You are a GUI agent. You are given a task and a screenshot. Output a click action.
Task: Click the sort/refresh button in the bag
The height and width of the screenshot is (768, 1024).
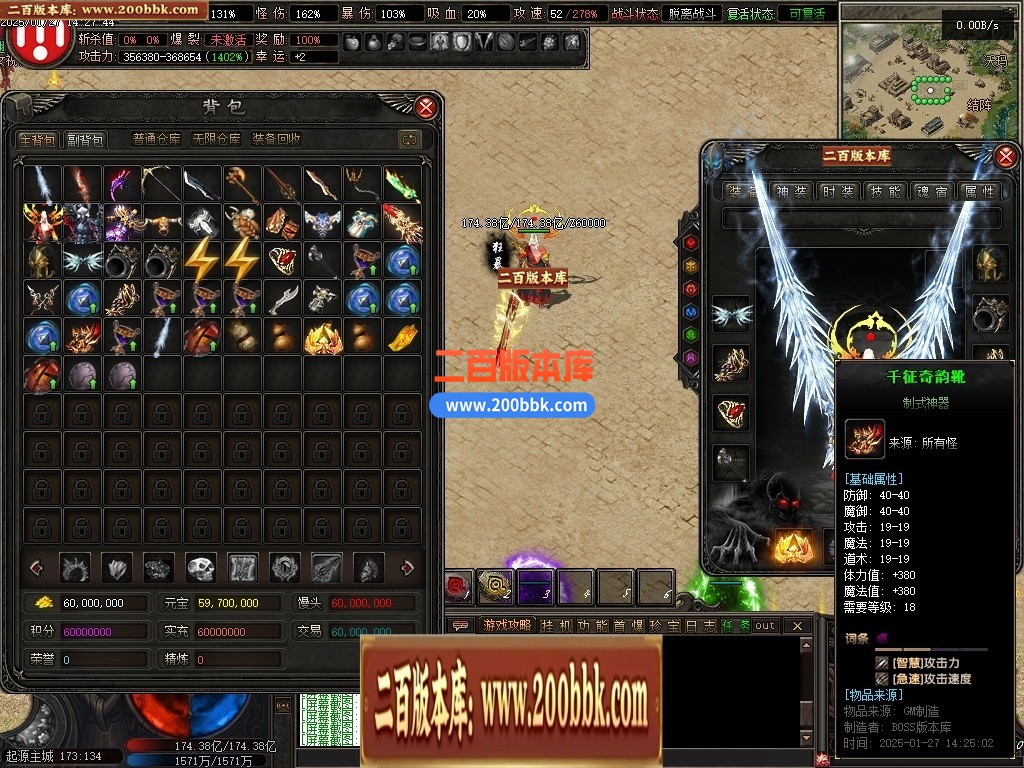coord(408,139)
